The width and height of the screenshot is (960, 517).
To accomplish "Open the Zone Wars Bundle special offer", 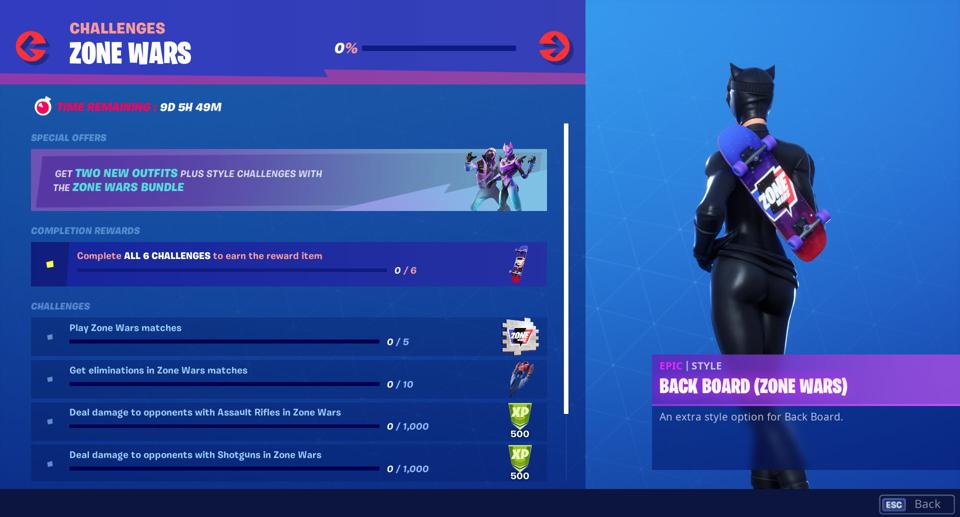I will click(288, 180).
